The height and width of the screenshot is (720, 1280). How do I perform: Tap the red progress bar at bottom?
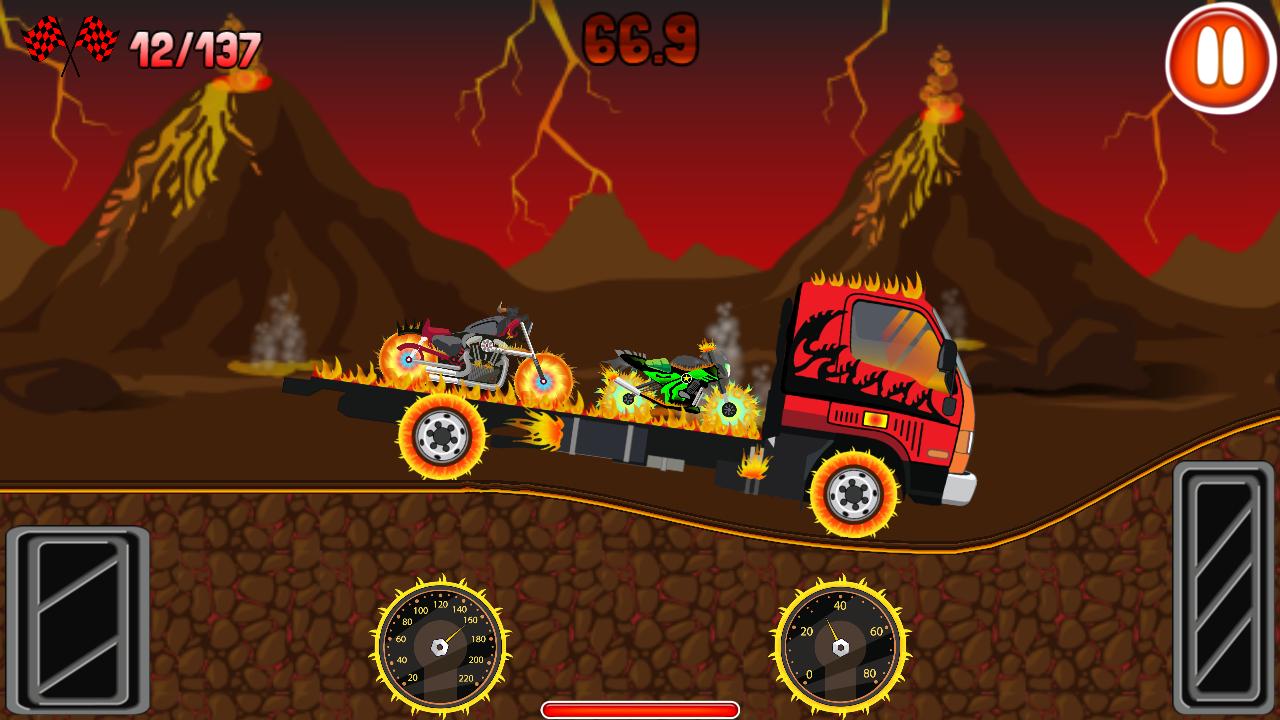638,707
